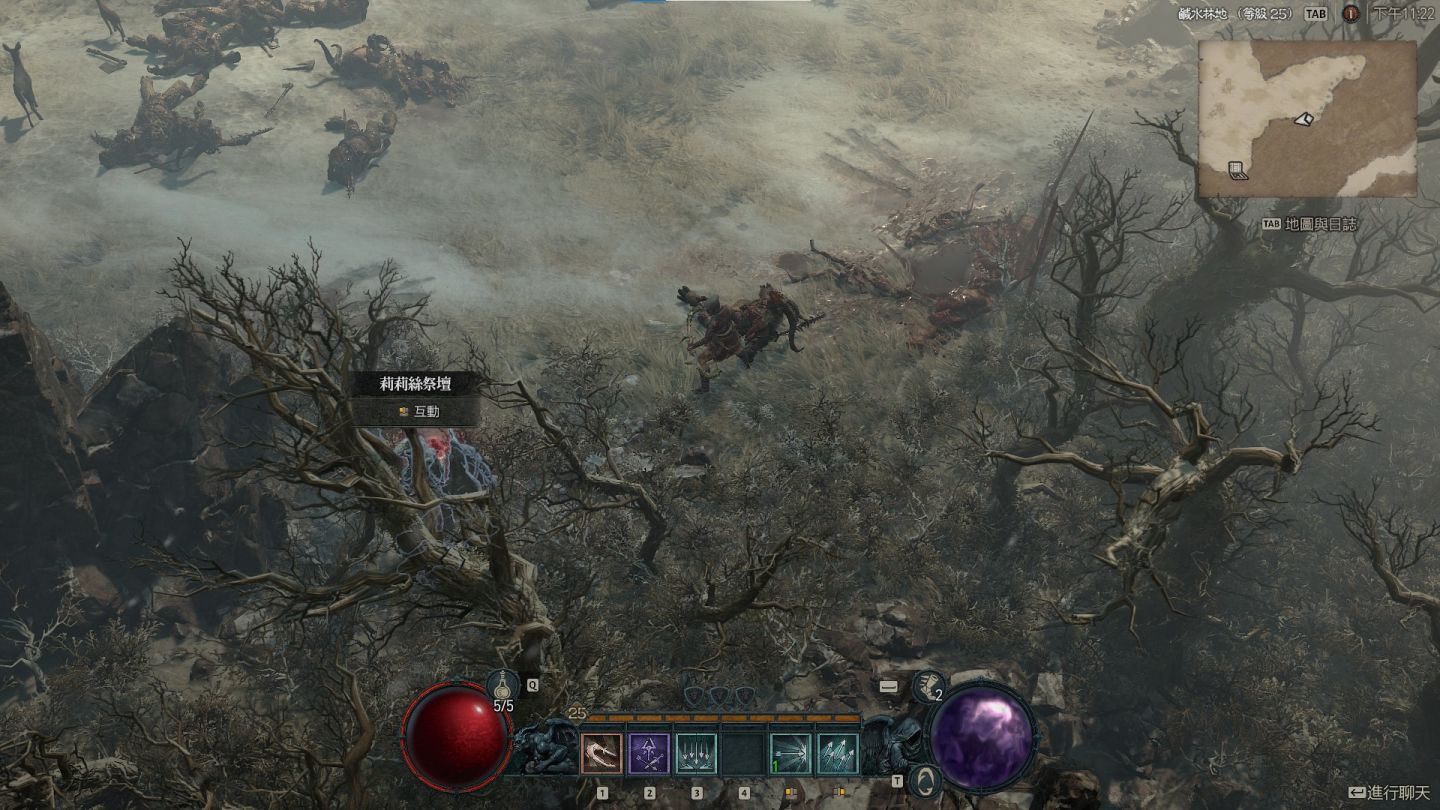Click the round red world tier icon
Image resolution: width=1440 pixels, height=810 pixels.
click(1350, 14)
